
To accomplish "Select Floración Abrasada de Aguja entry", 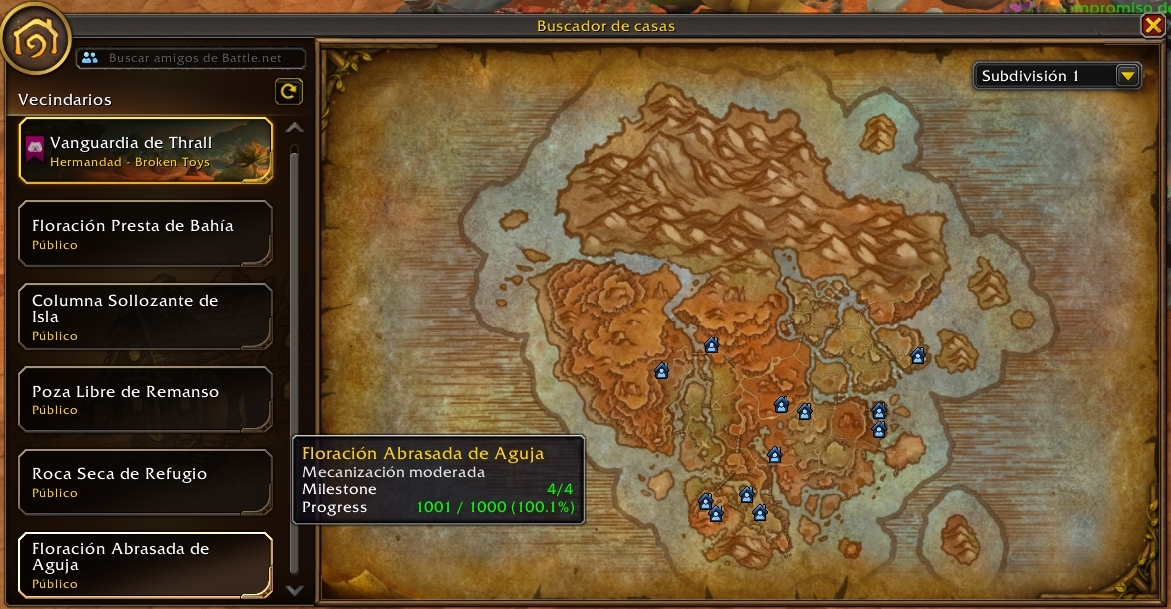I will click(x=145, y=564).
